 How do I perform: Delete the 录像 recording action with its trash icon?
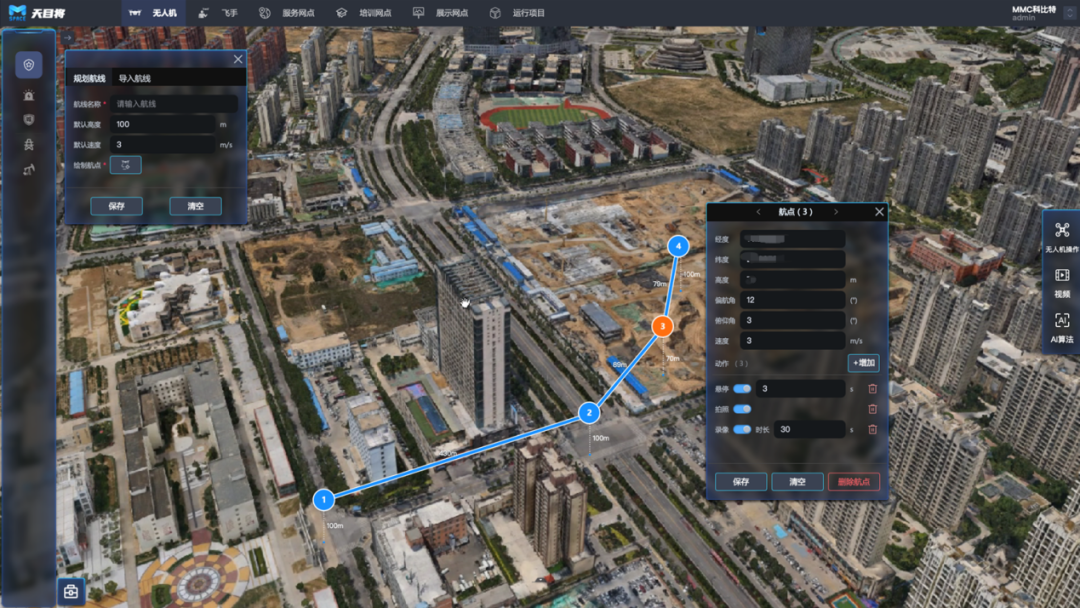(x=872, y=429)
